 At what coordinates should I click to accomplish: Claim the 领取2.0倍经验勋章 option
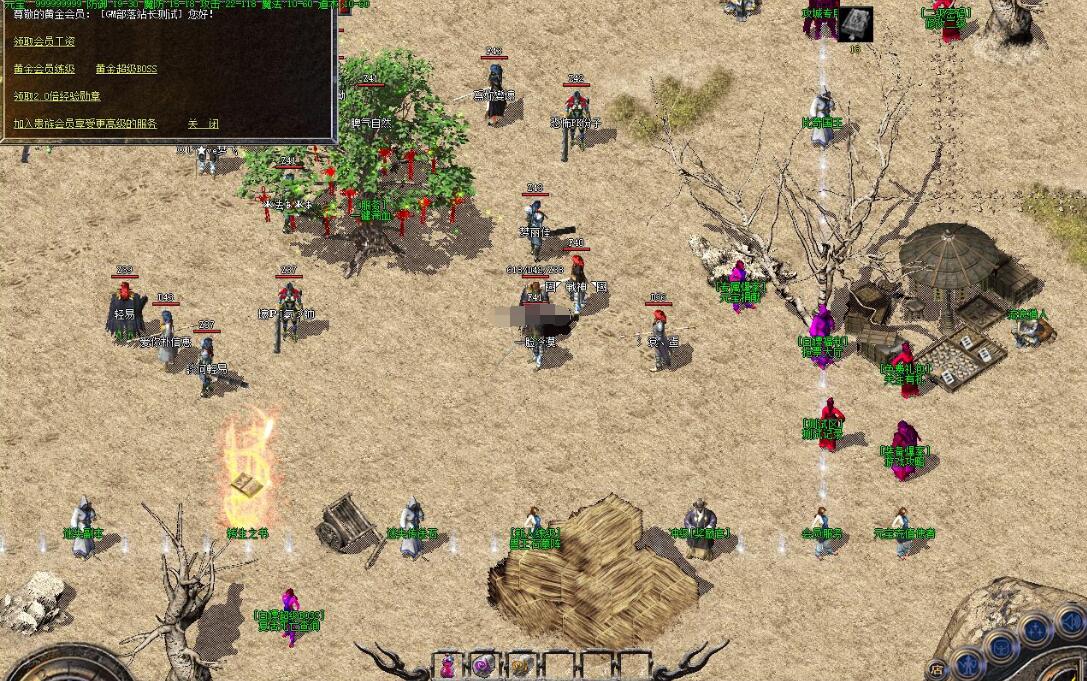tap(57, 96)
